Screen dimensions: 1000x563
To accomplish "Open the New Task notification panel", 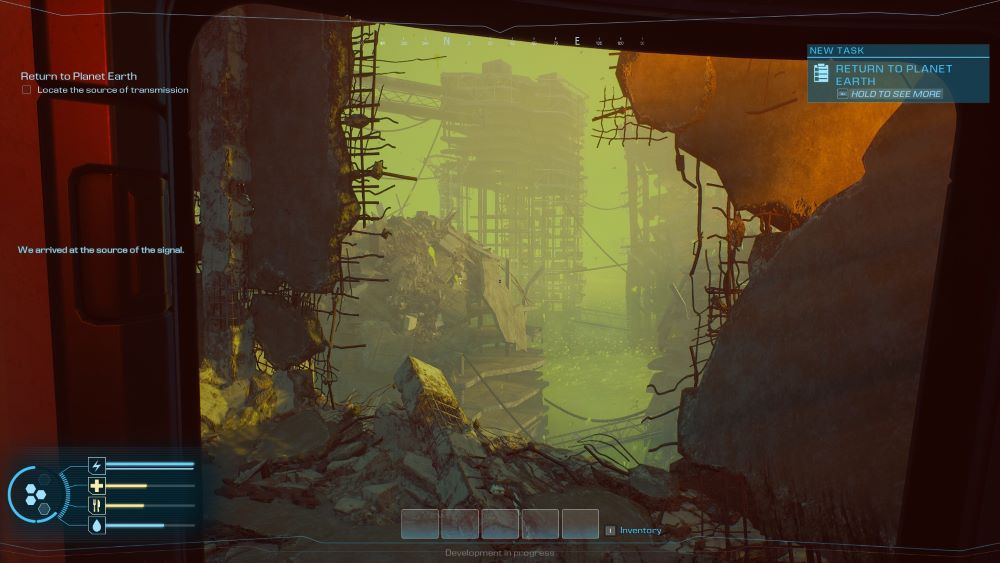I will 897,74.
